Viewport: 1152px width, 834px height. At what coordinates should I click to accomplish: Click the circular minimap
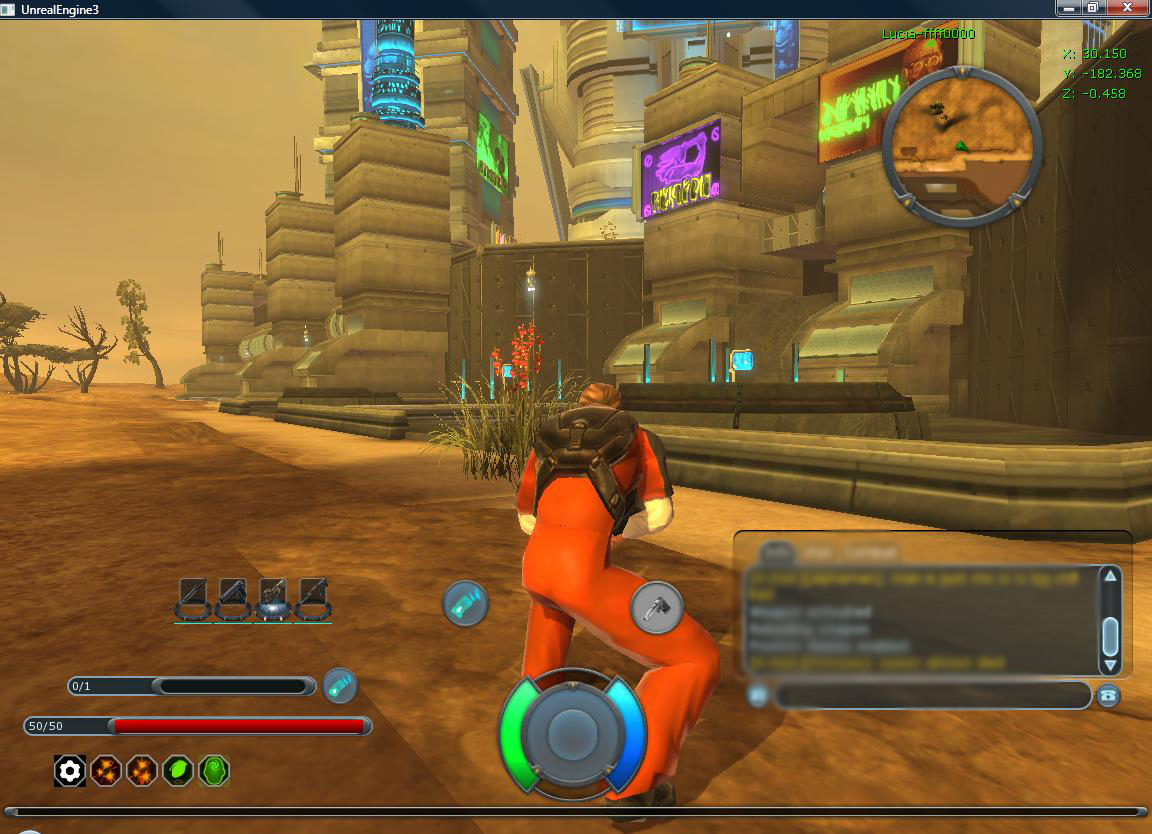click(962, 146)
